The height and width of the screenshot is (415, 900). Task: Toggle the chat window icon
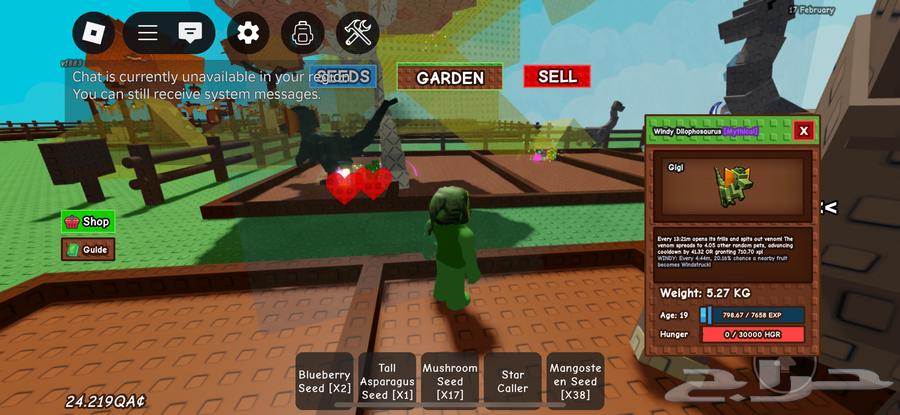click(189, 33)
